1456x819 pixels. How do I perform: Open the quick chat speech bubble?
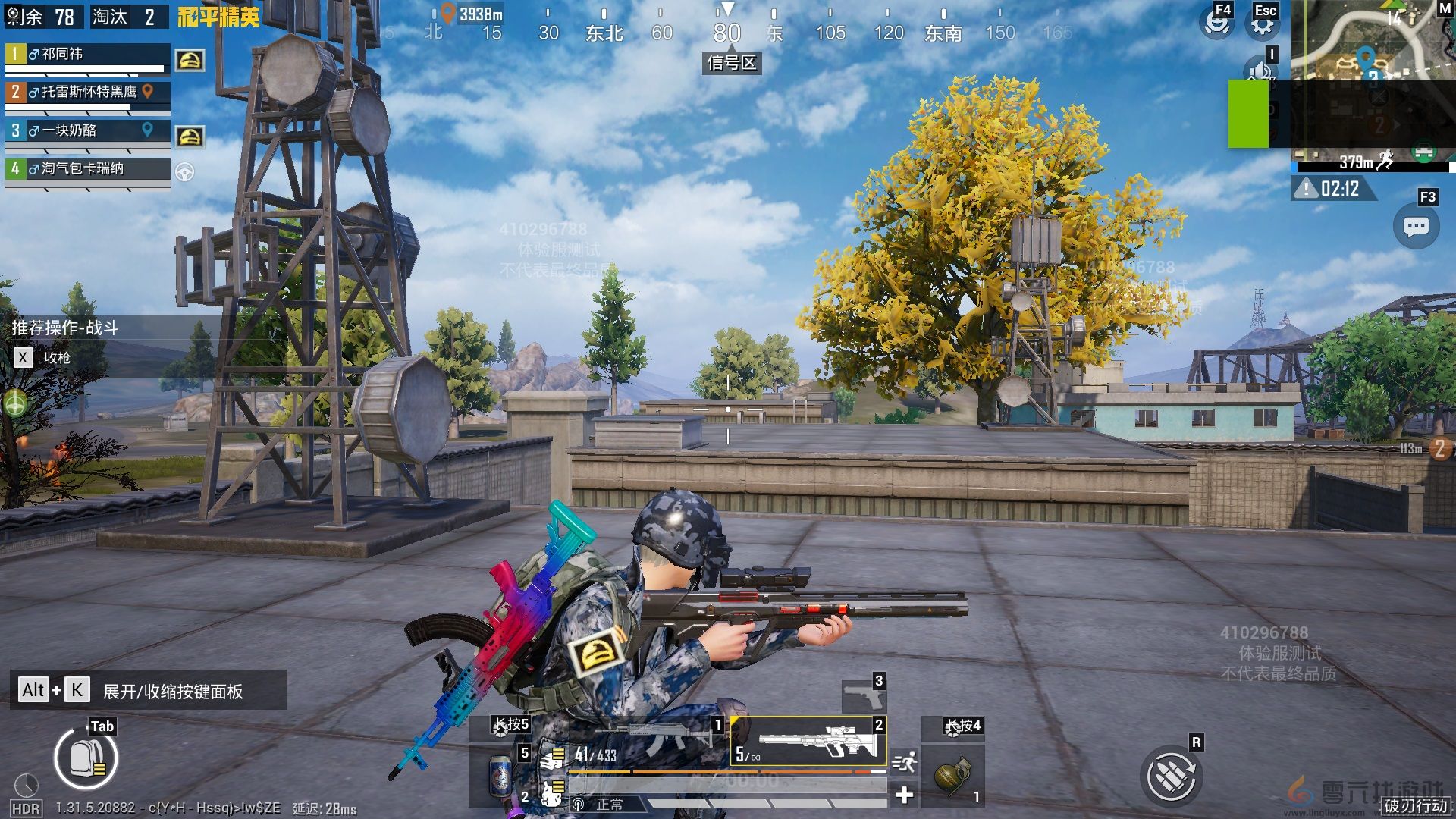[x=1416, y=226]
